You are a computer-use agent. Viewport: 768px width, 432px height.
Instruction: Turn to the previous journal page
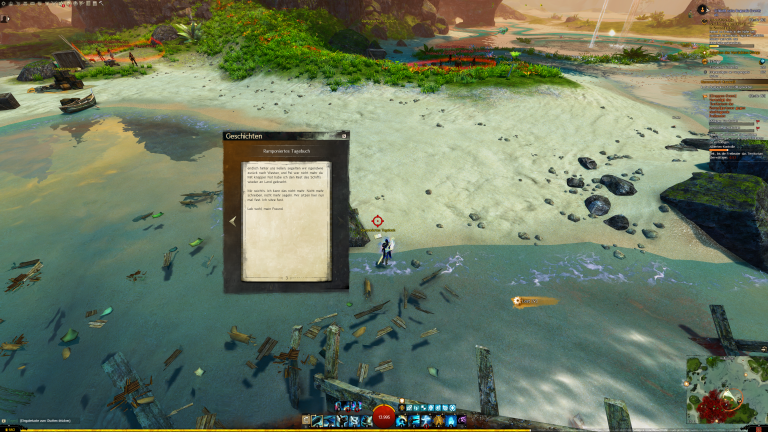[233, 221]
